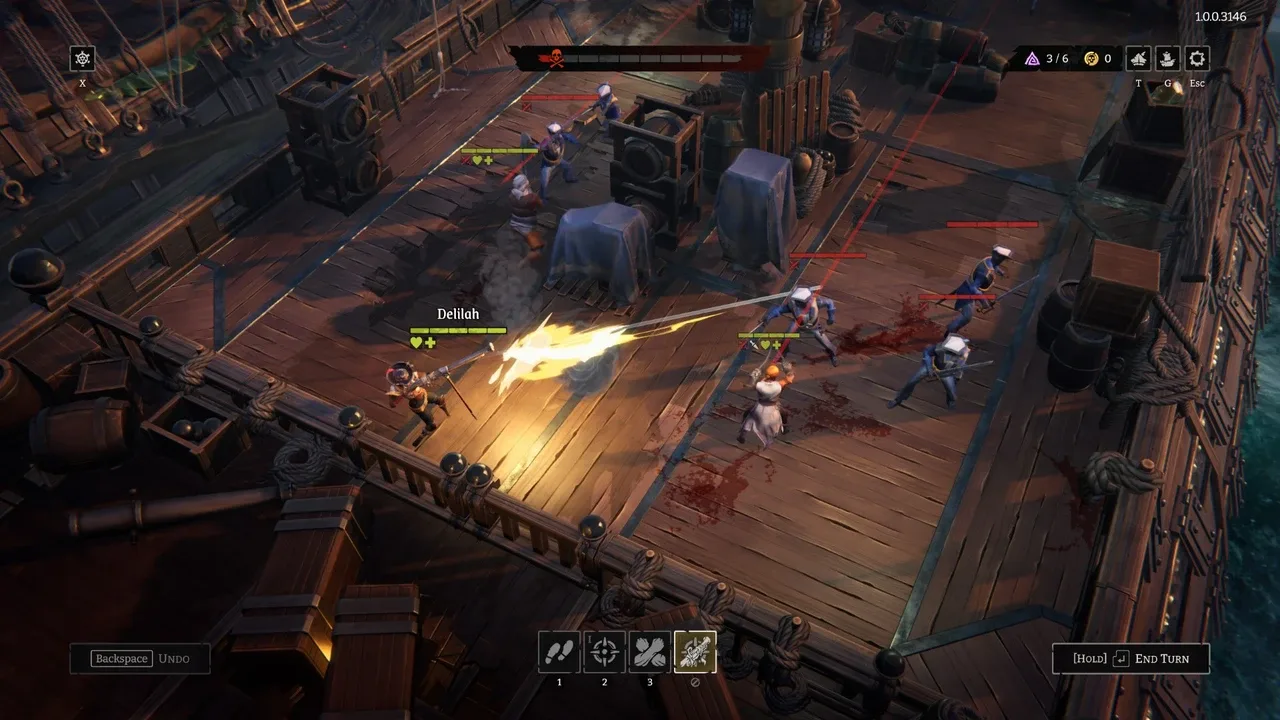Click Delilah's name label
Image resolution: width=1280 pixels, height=720 pixels.
458,313
